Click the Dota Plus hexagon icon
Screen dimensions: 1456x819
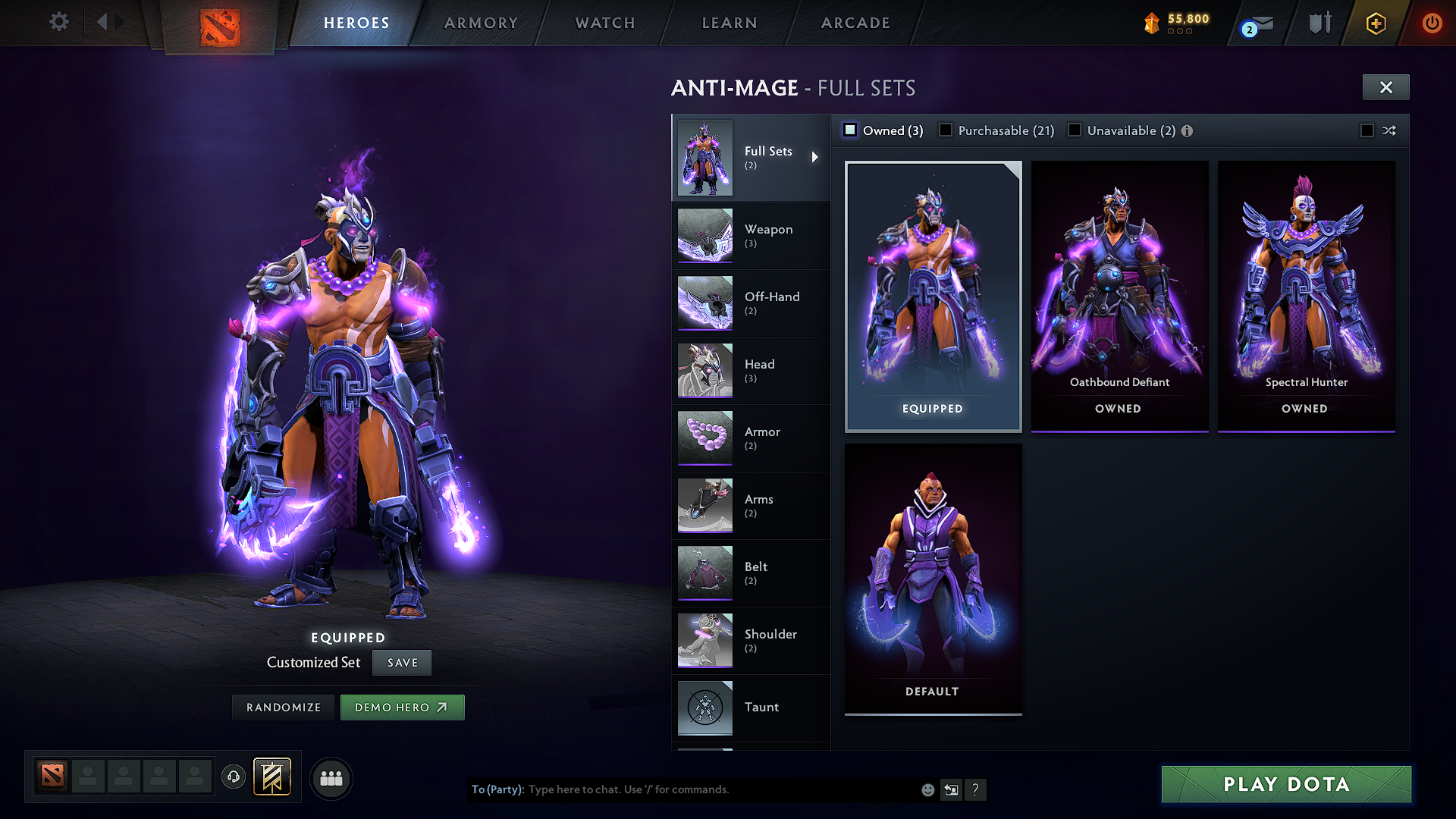[x=1376, y=24]
